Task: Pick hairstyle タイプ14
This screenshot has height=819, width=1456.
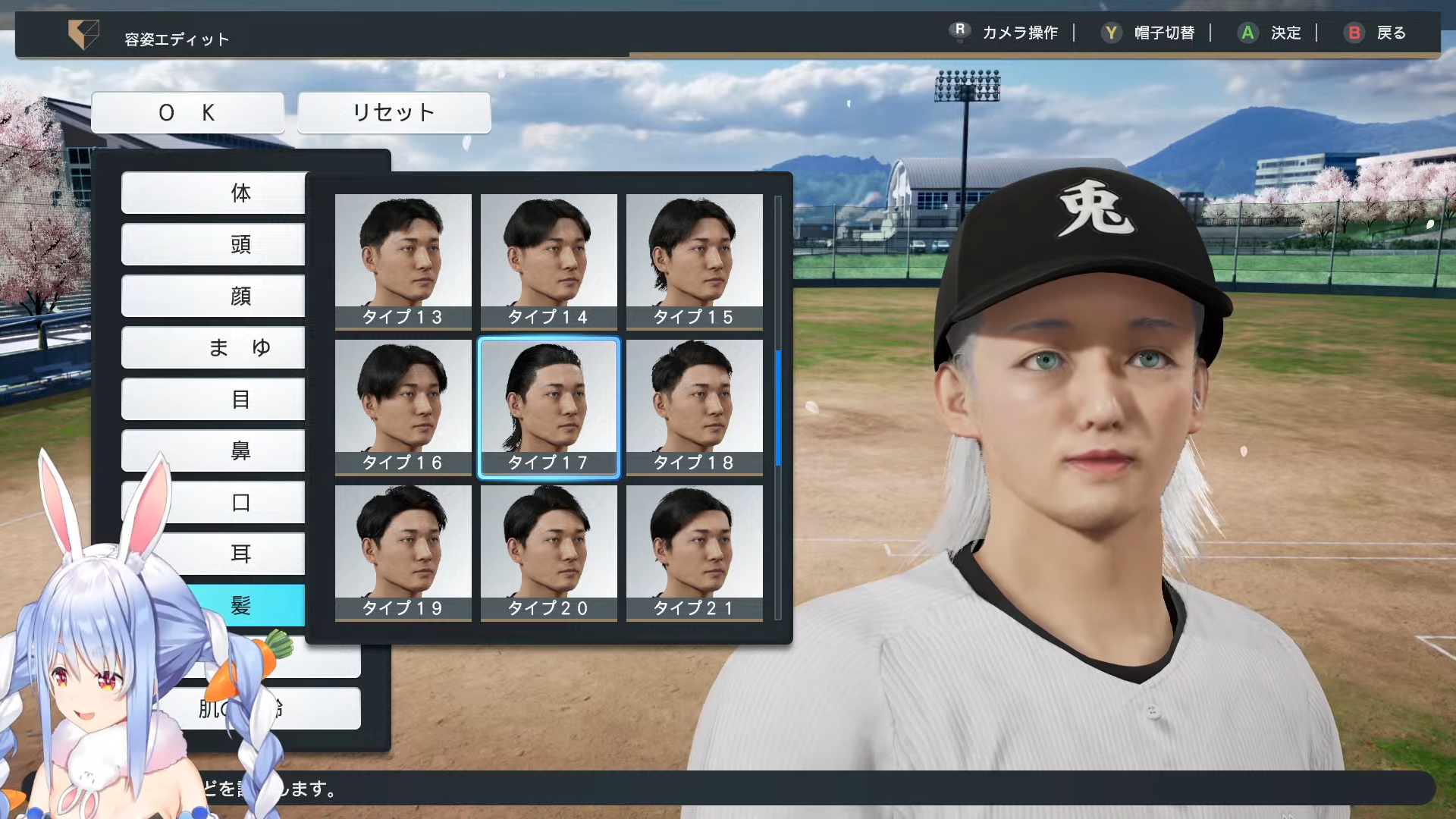Action: (548, 261)
